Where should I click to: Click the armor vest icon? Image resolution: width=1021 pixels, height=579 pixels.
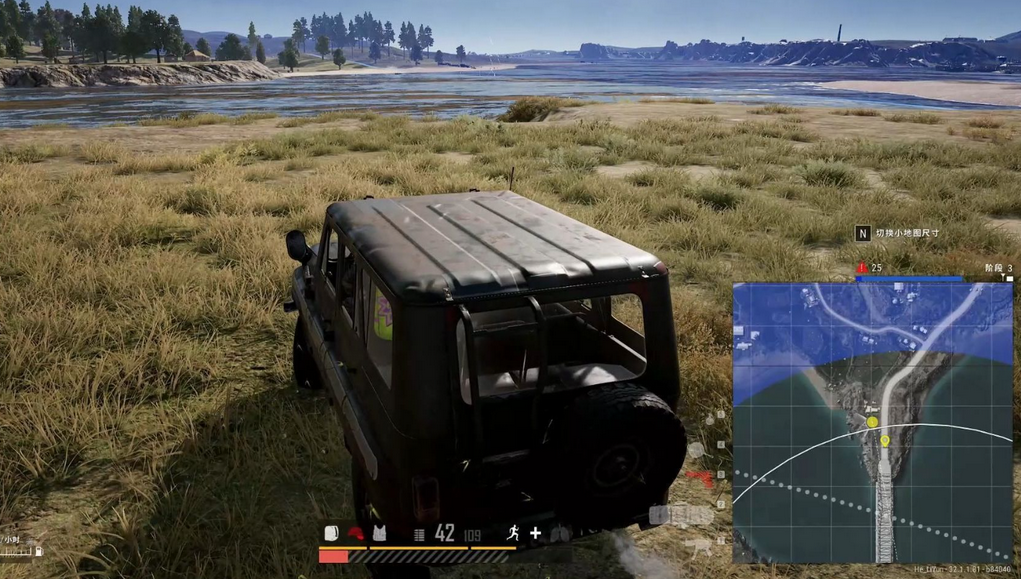click(379, 534)
